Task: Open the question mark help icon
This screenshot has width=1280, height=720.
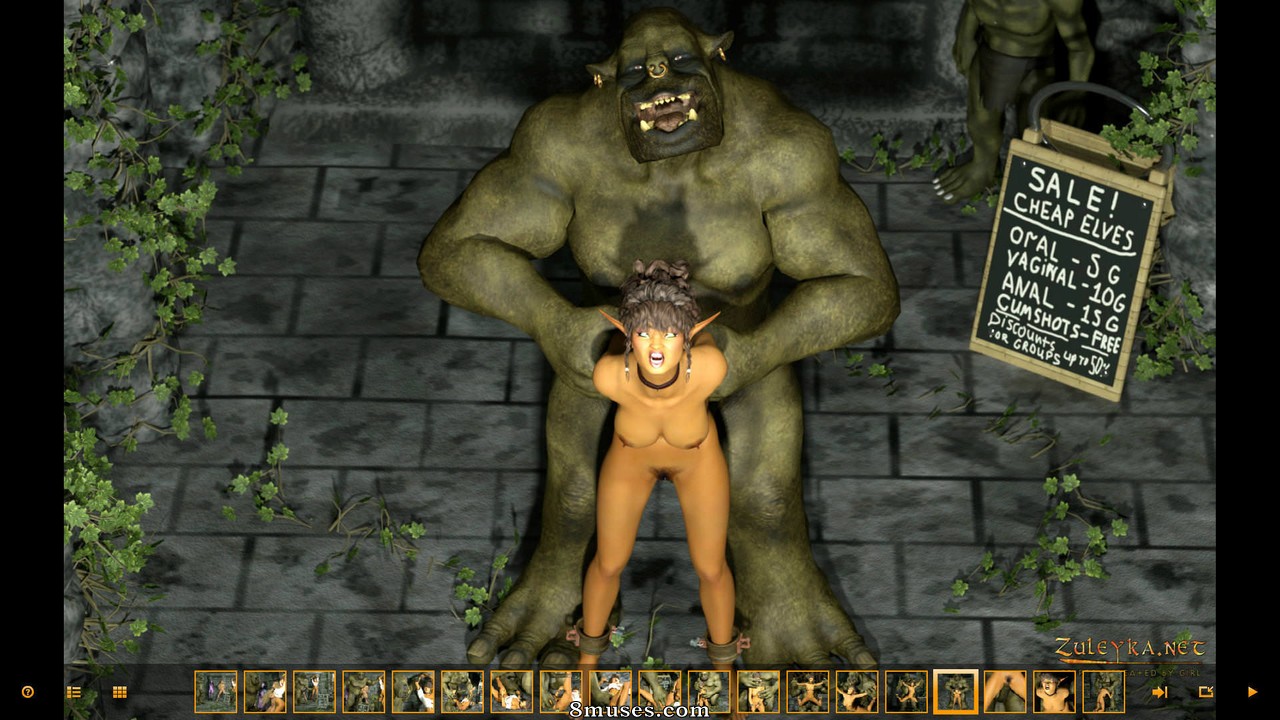Action: [x=28, y=692]
